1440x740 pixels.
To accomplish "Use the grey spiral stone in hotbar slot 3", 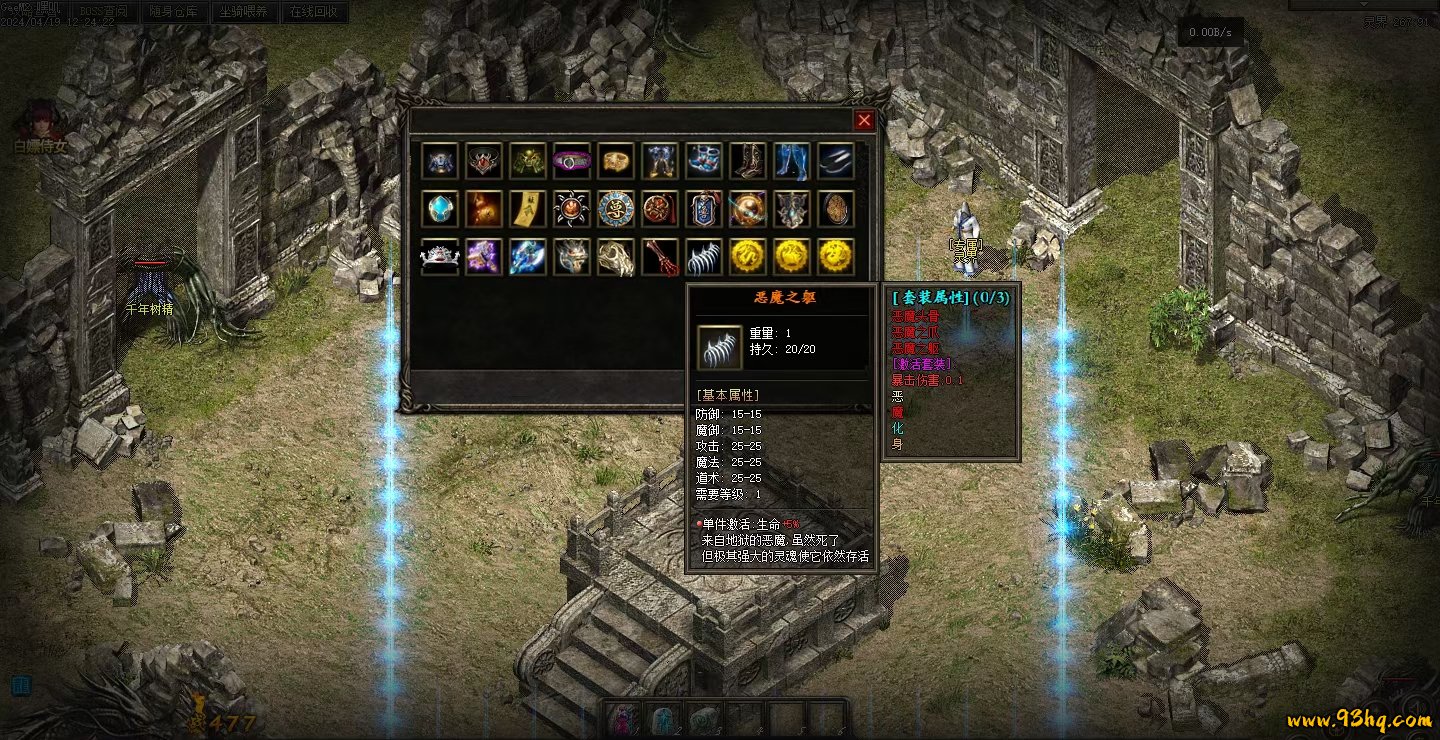I will (x=703, y=720).
